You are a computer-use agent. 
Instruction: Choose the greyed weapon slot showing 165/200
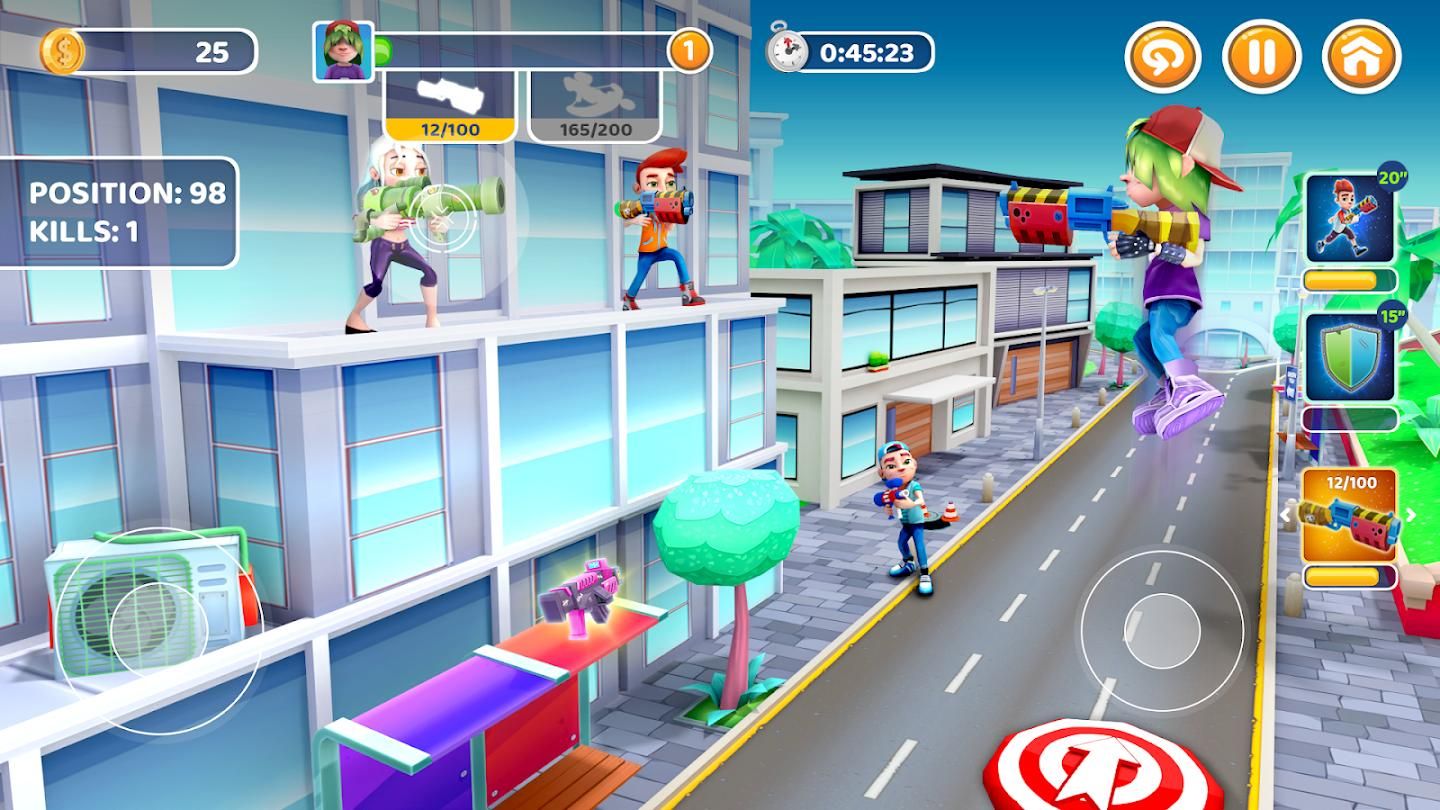coord(595,105)
